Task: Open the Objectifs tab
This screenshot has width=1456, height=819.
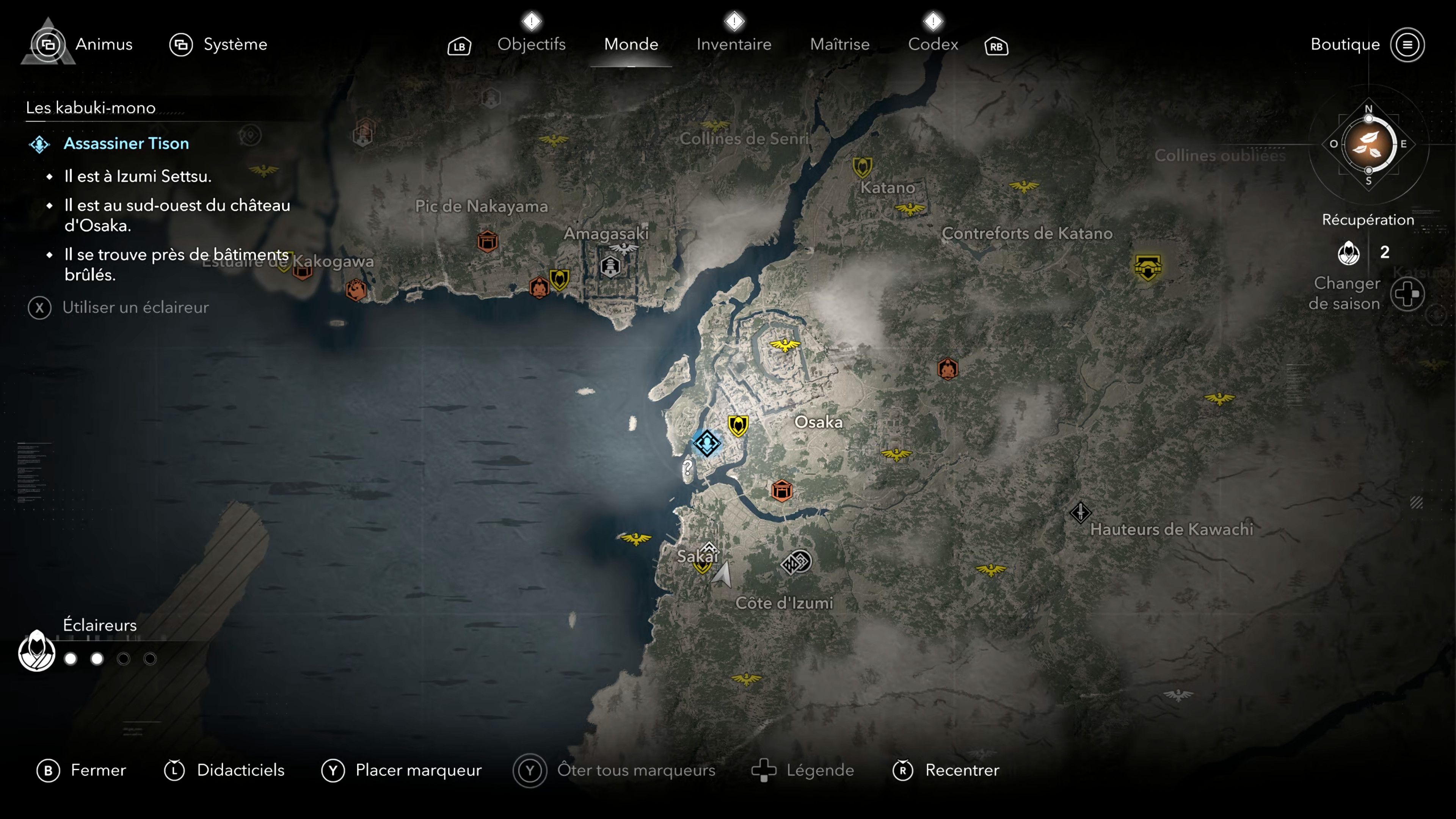Action: coord(531,44)
